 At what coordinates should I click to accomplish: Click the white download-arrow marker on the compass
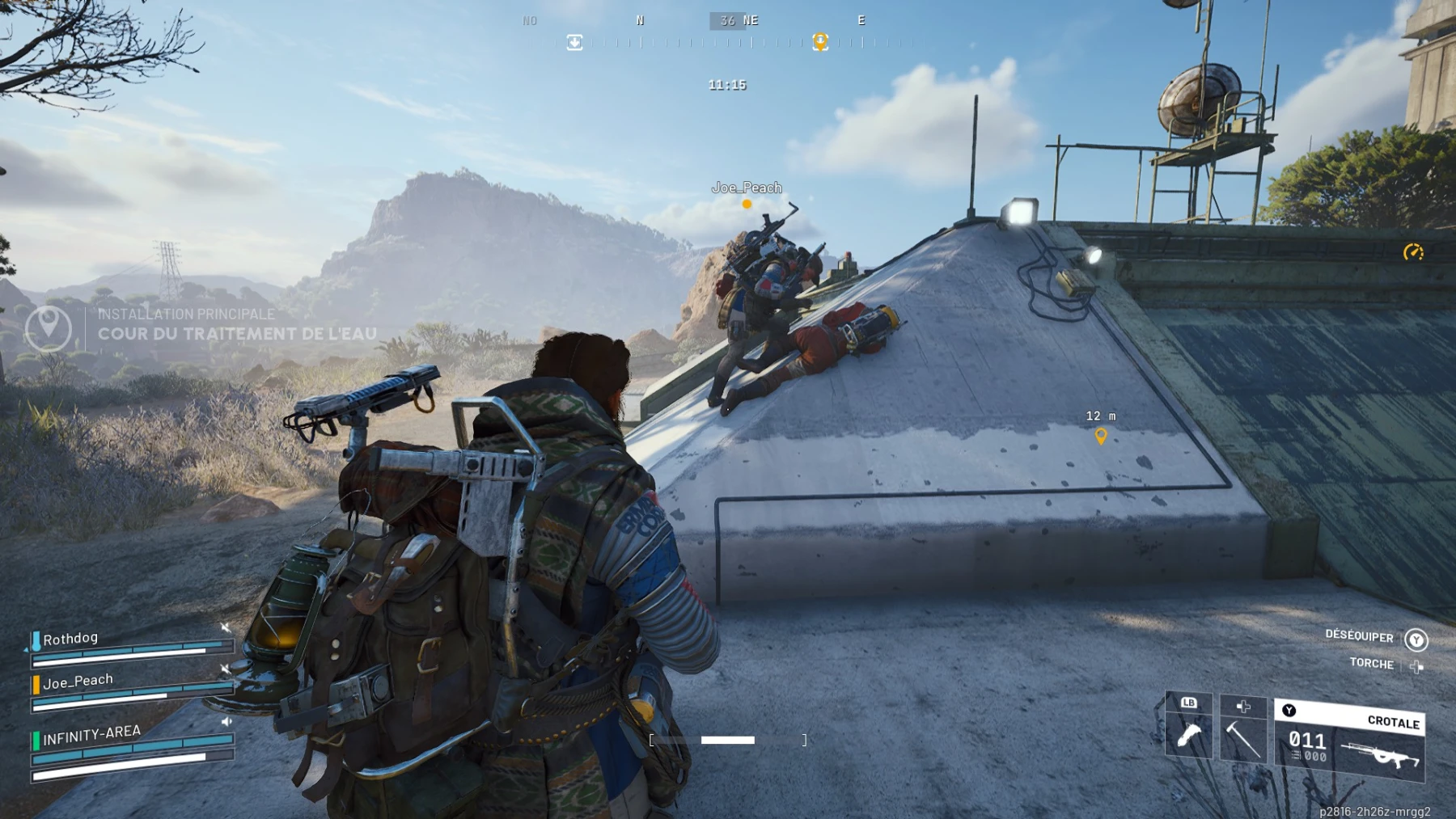574,42
